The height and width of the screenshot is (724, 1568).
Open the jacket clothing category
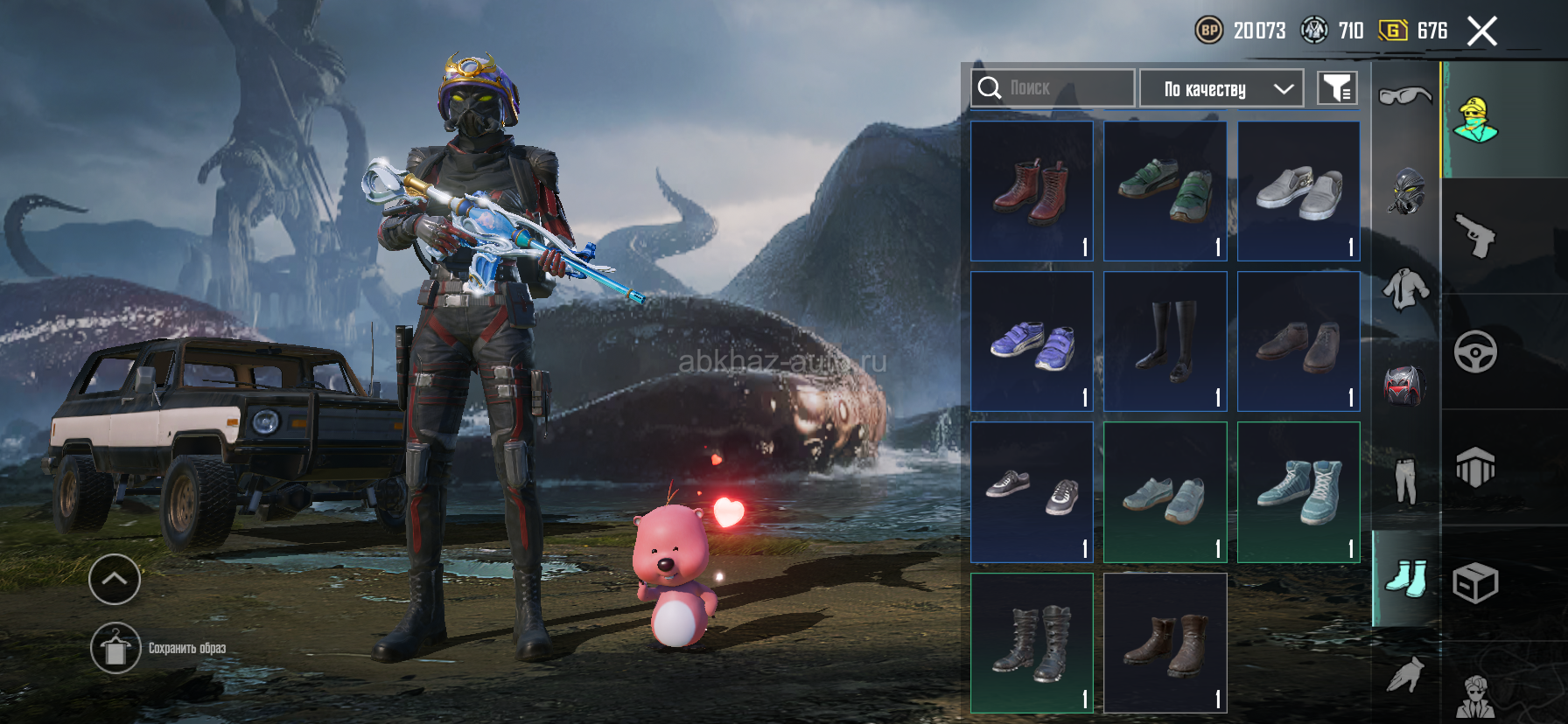tap(1405, 289)
